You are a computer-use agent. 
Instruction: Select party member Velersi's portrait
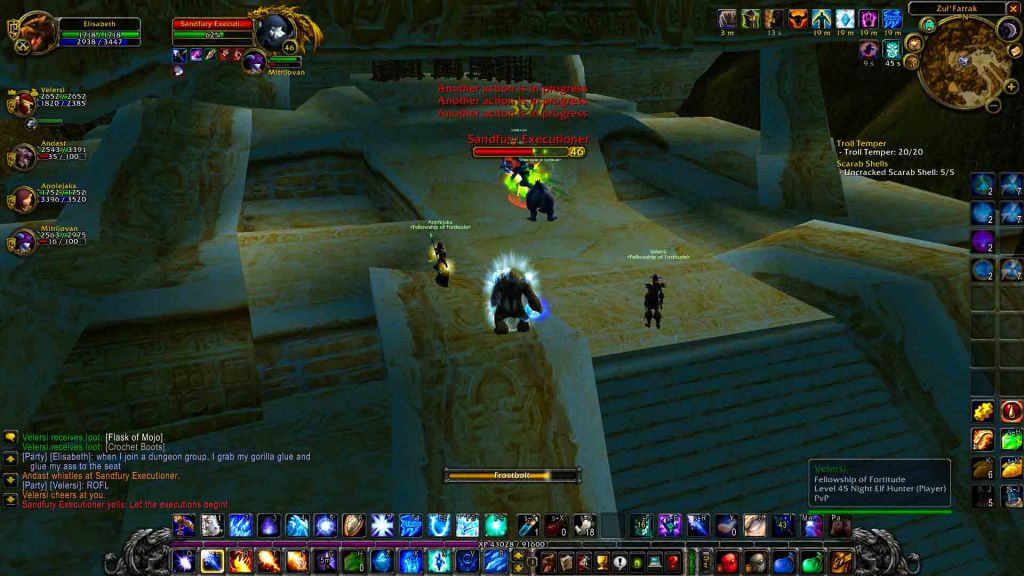coord(22,102)
